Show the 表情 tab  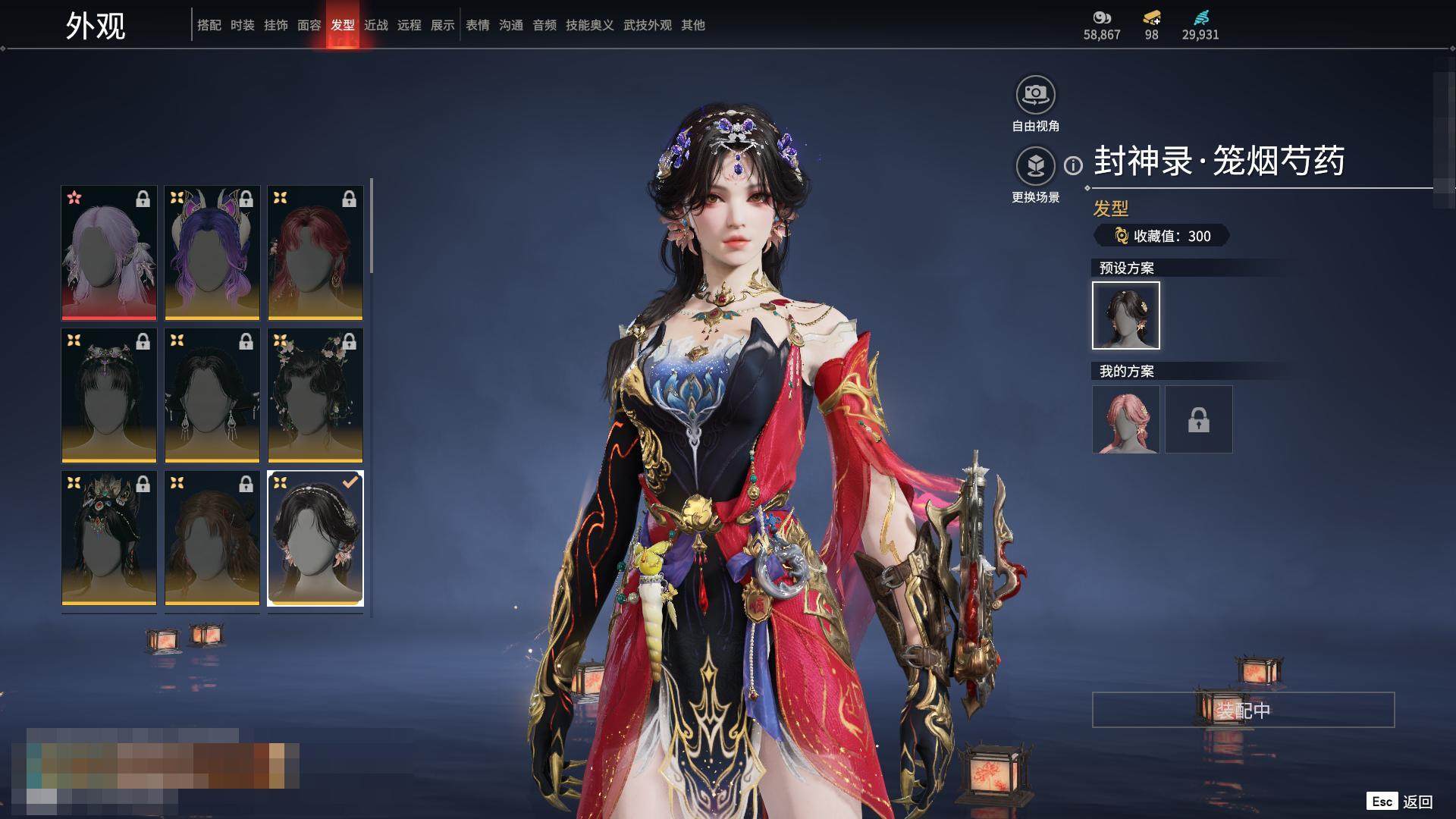(478, 25)
